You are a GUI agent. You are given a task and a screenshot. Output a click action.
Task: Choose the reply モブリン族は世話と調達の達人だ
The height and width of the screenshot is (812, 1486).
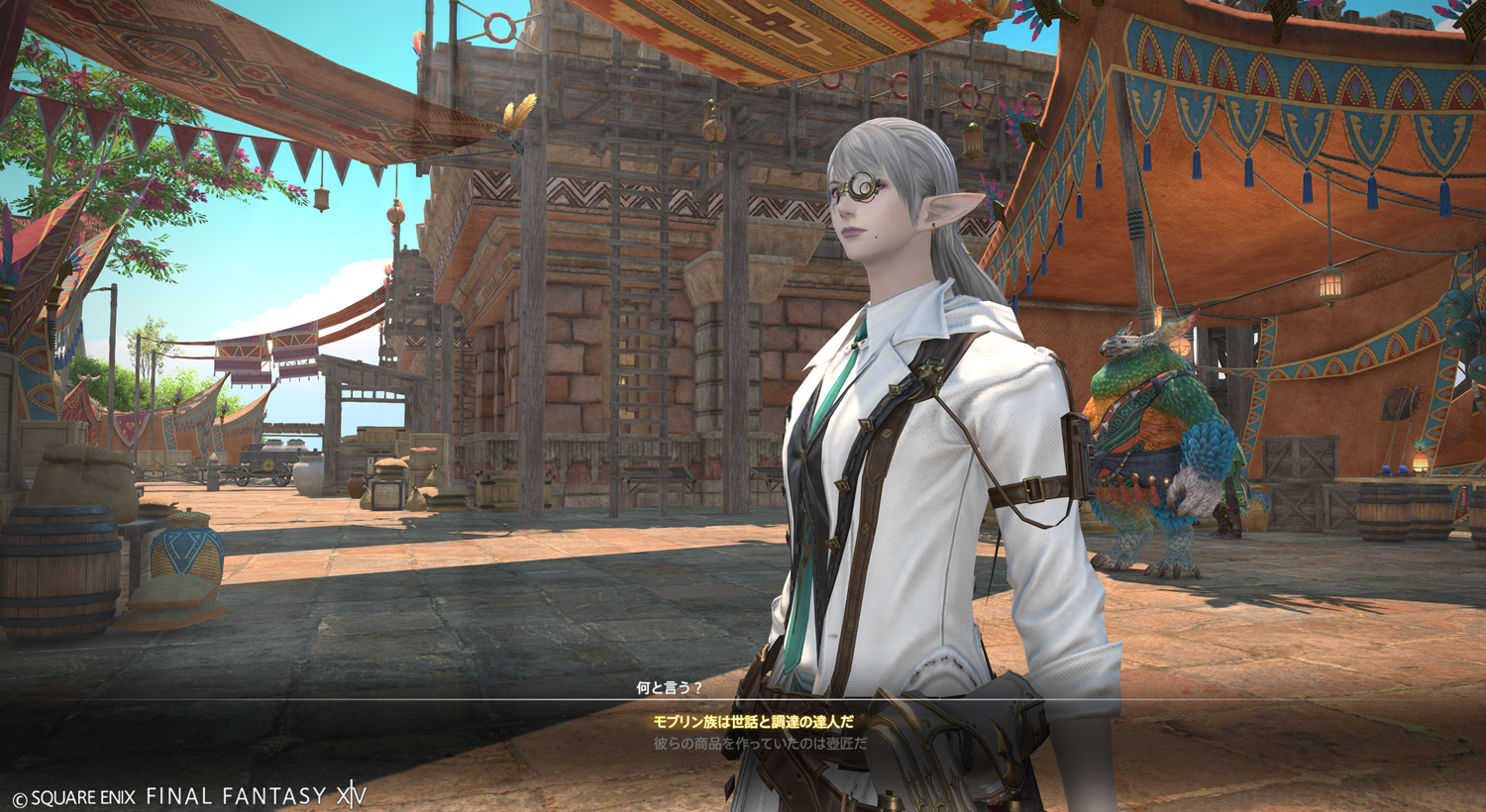(753, 722)
